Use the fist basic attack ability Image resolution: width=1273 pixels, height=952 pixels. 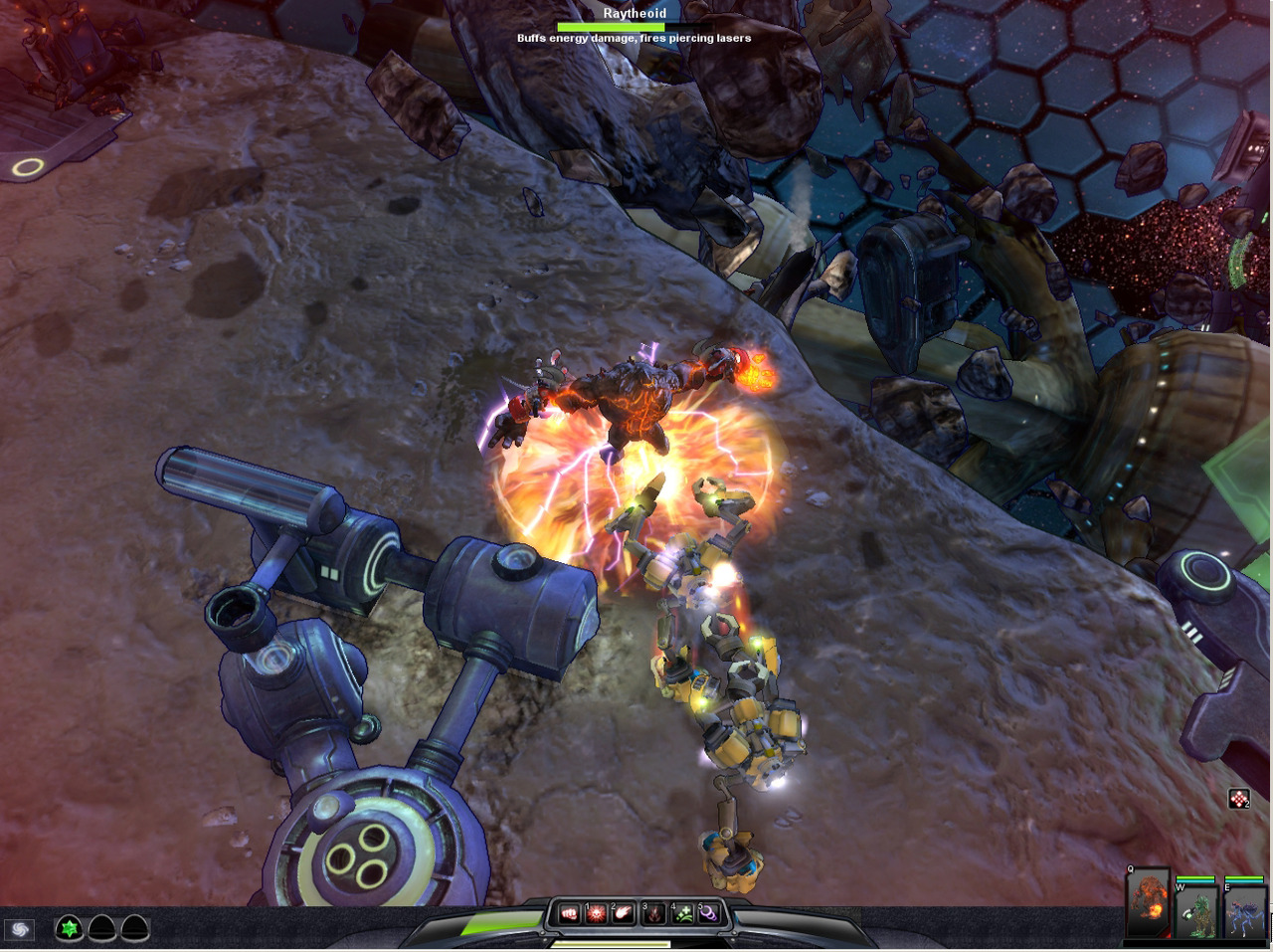pos(569,913)
